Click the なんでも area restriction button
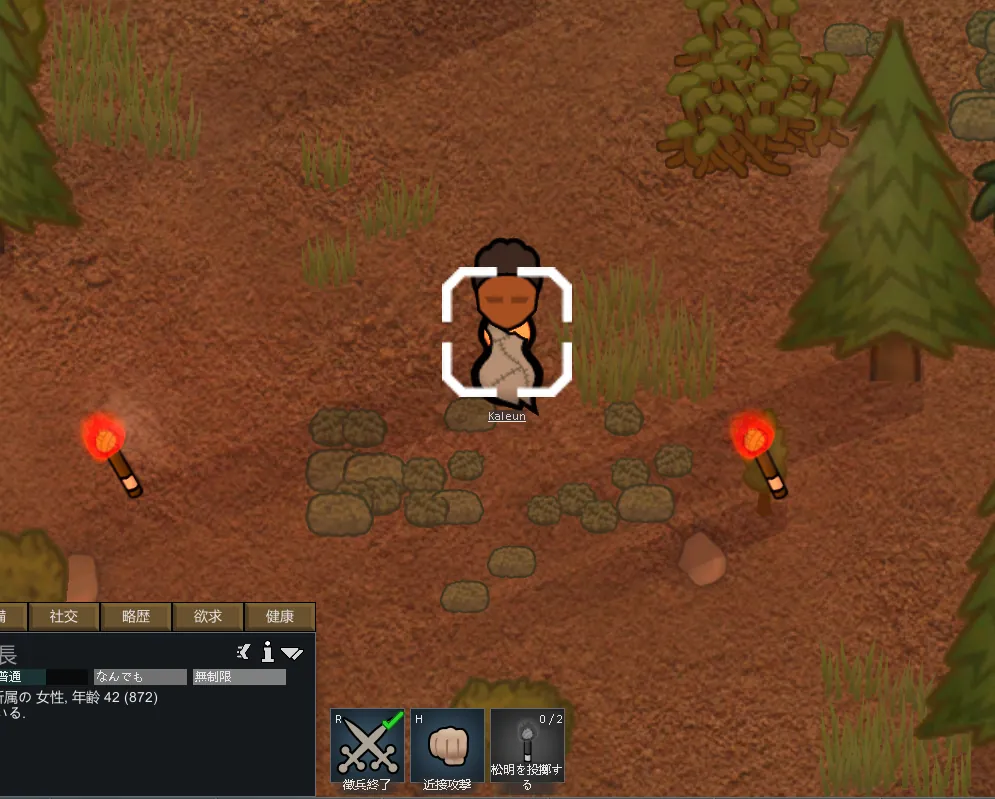The height and width of the screenshot is (799, 995). pos(140,677)
